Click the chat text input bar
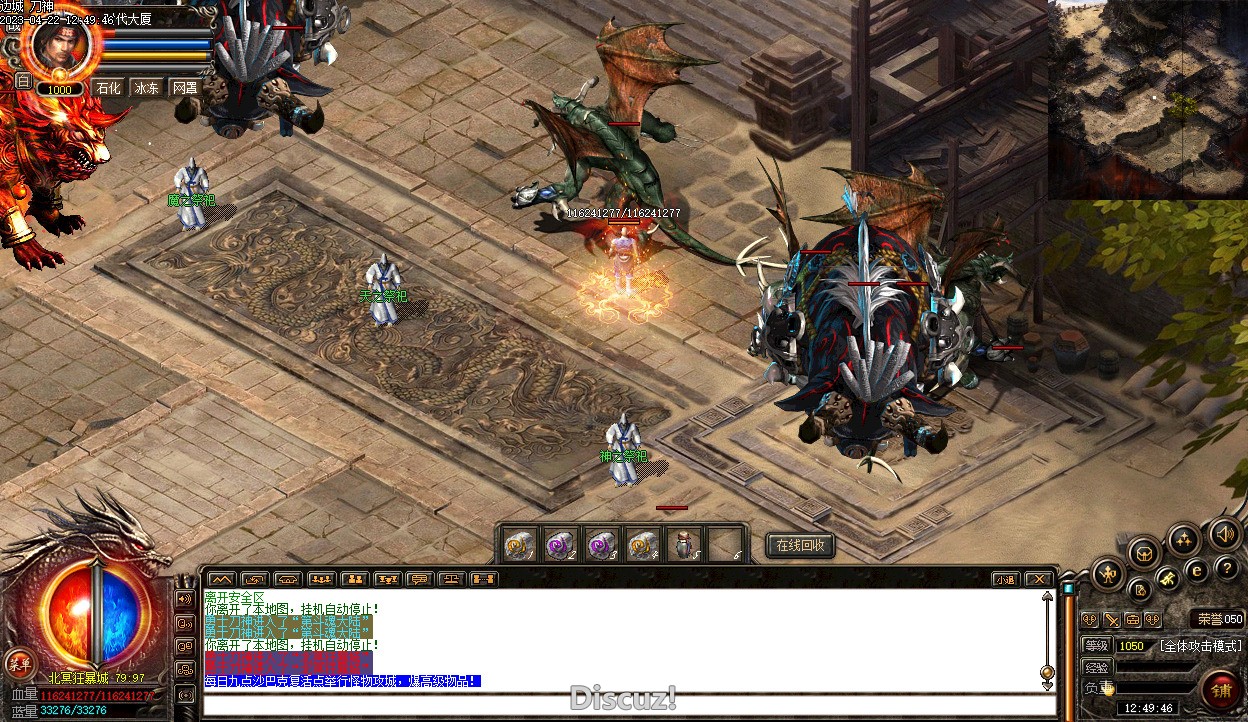 pos(628,706)
